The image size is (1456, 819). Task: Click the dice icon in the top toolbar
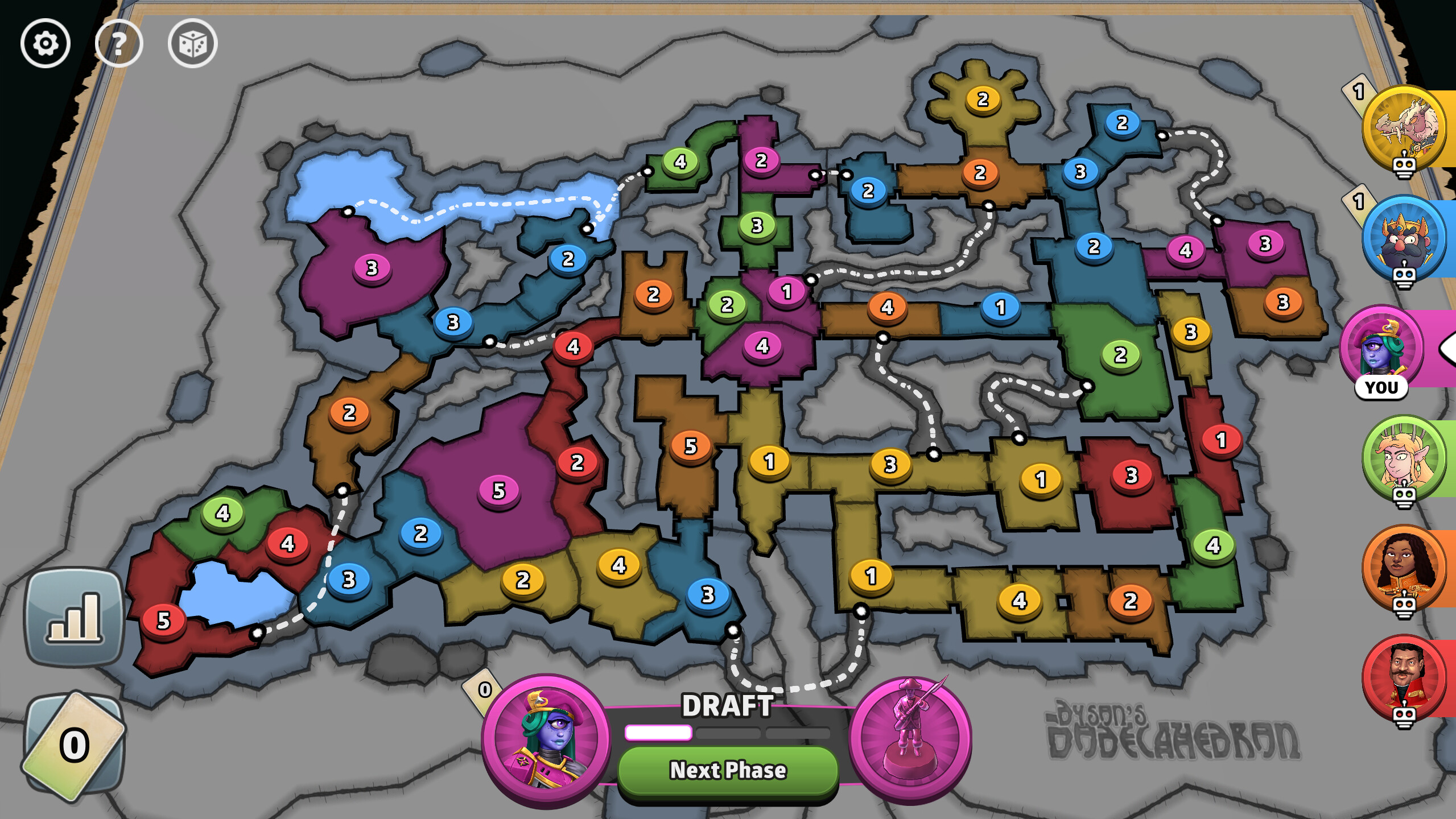pos(193,43)
